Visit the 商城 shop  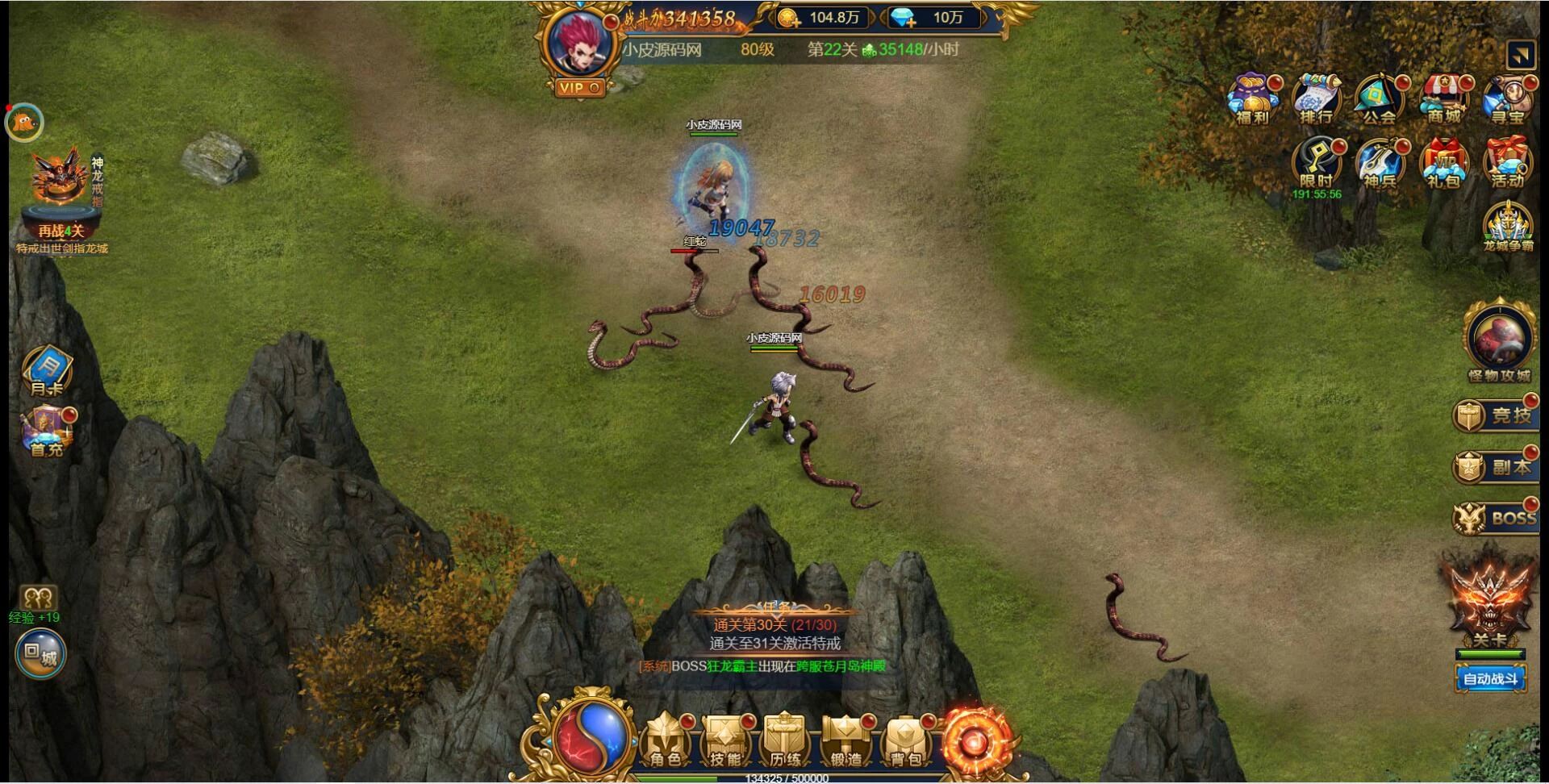point(1443,100)
